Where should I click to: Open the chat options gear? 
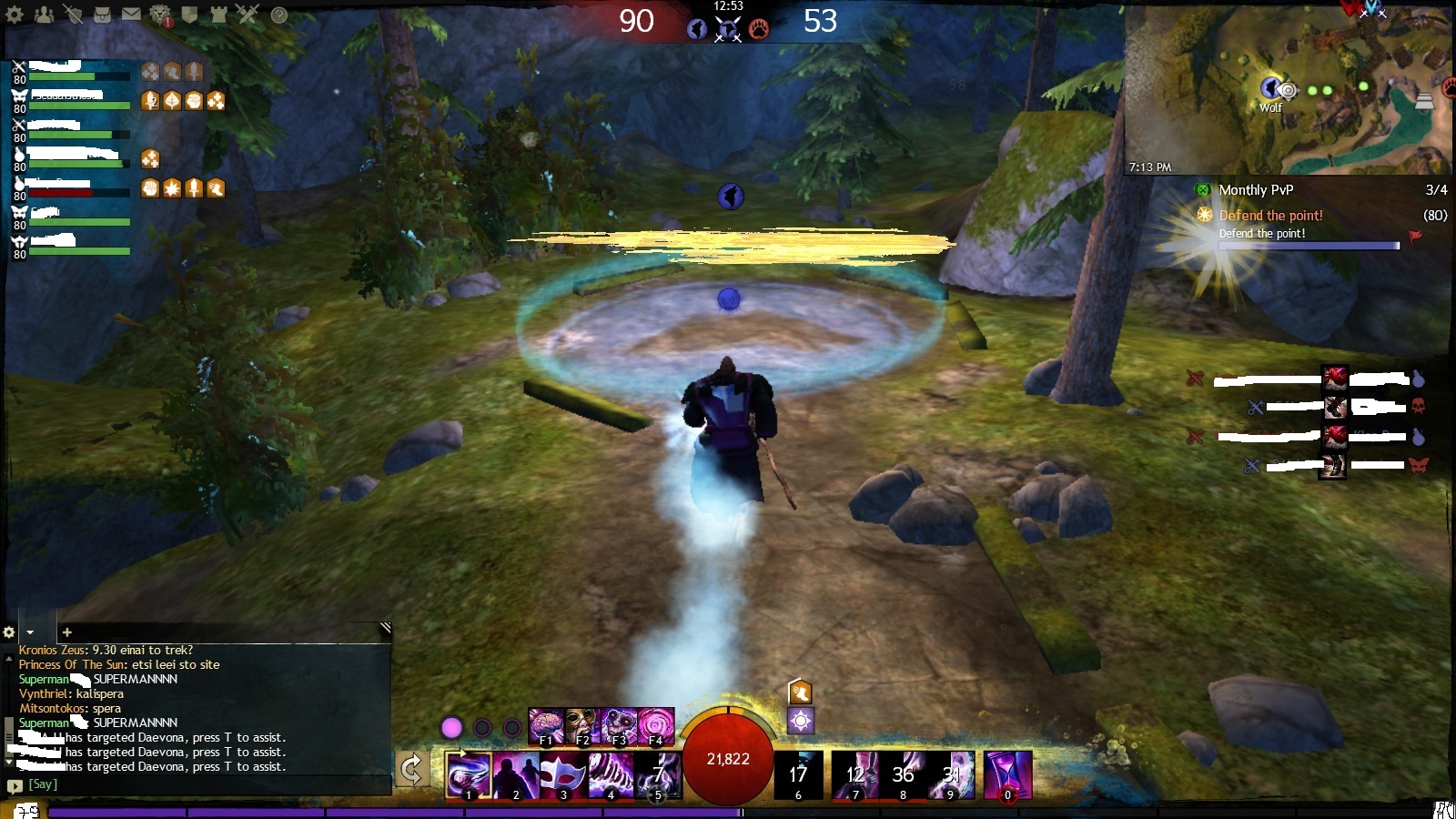(x=9, y=632)
